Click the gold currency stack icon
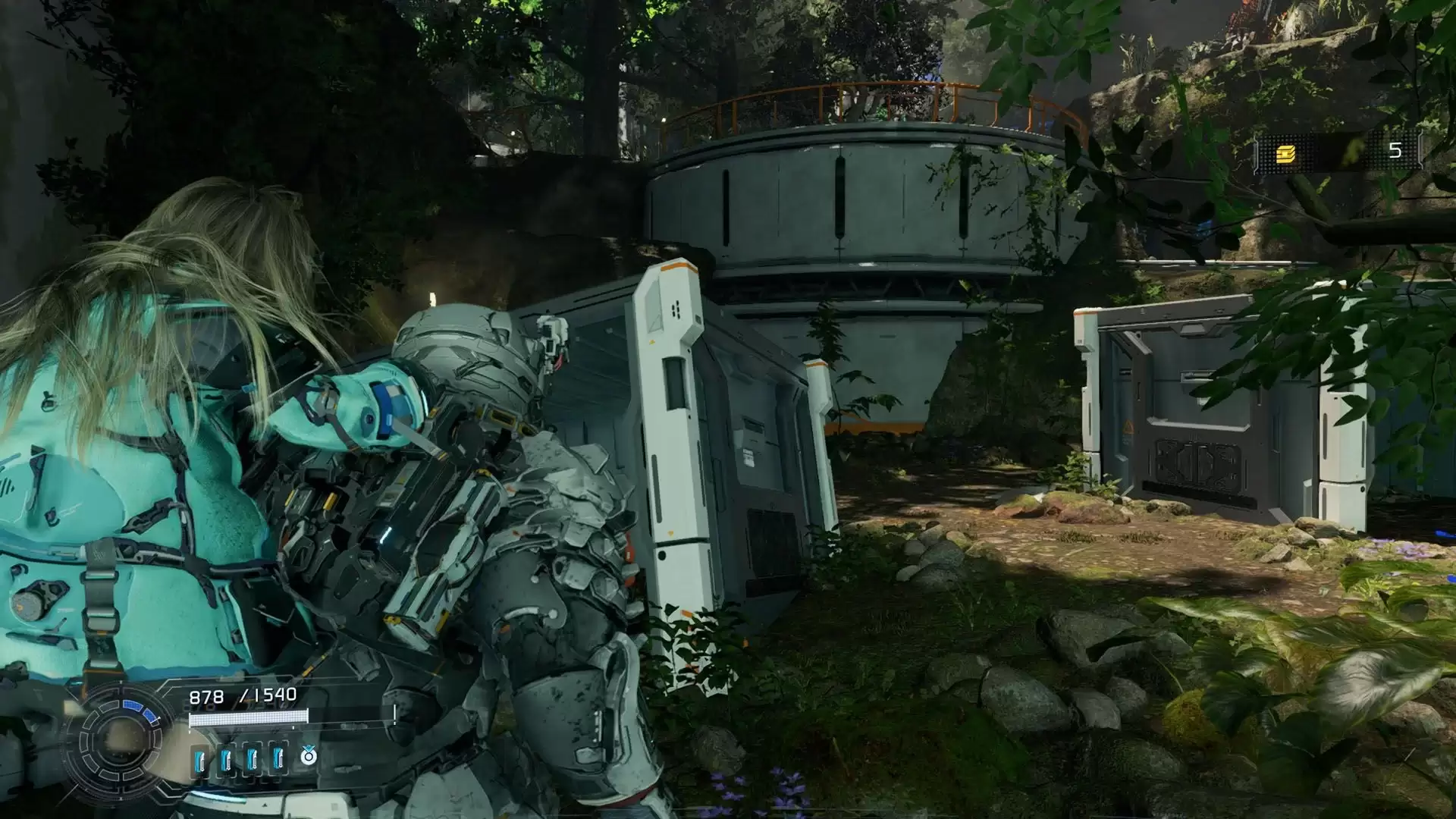The height and width of the screenshot is (819, 1456). click(1285, 154)
